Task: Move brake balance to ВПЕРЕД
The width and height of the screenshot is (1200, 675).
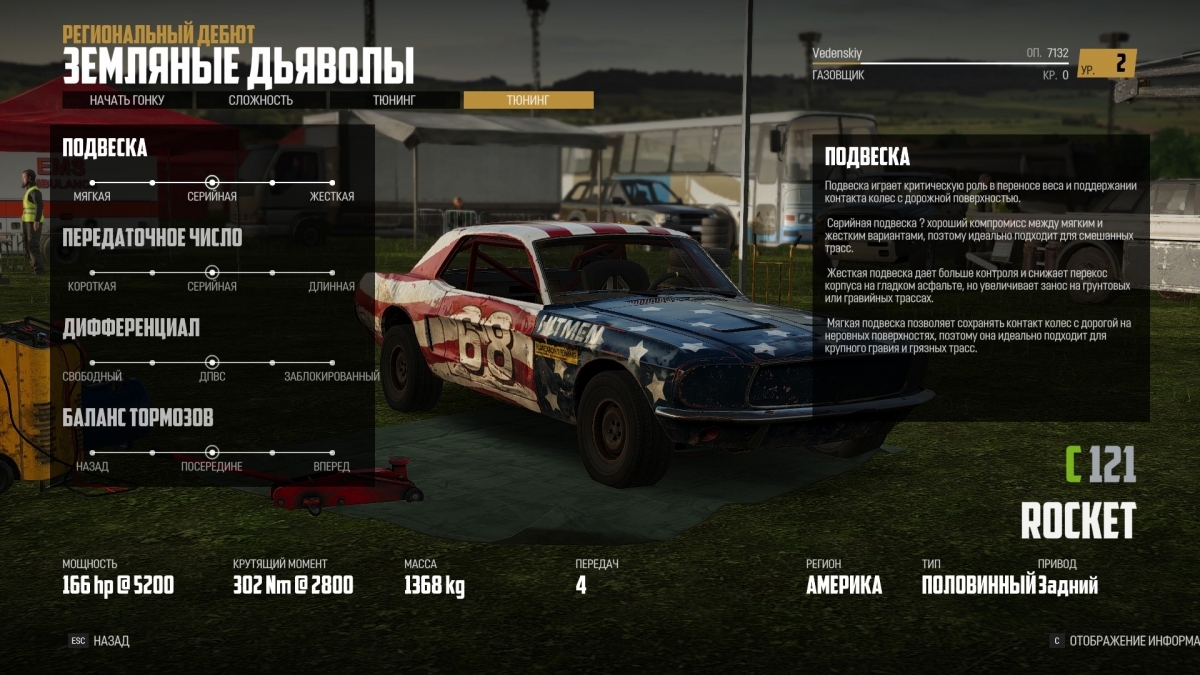Action: point(332,452)
